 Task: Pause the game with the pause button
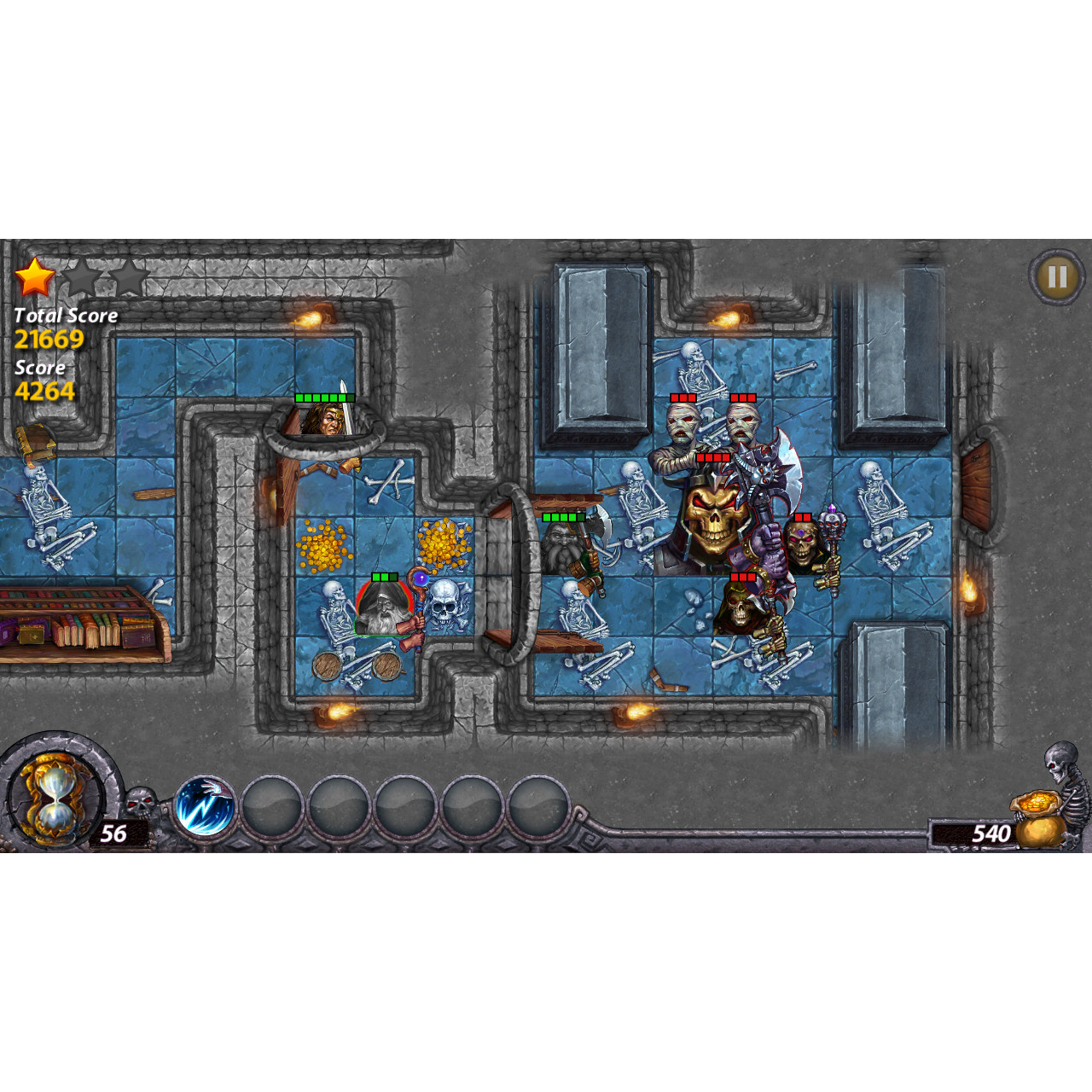pyautogui.click(x=1055, y=276)
